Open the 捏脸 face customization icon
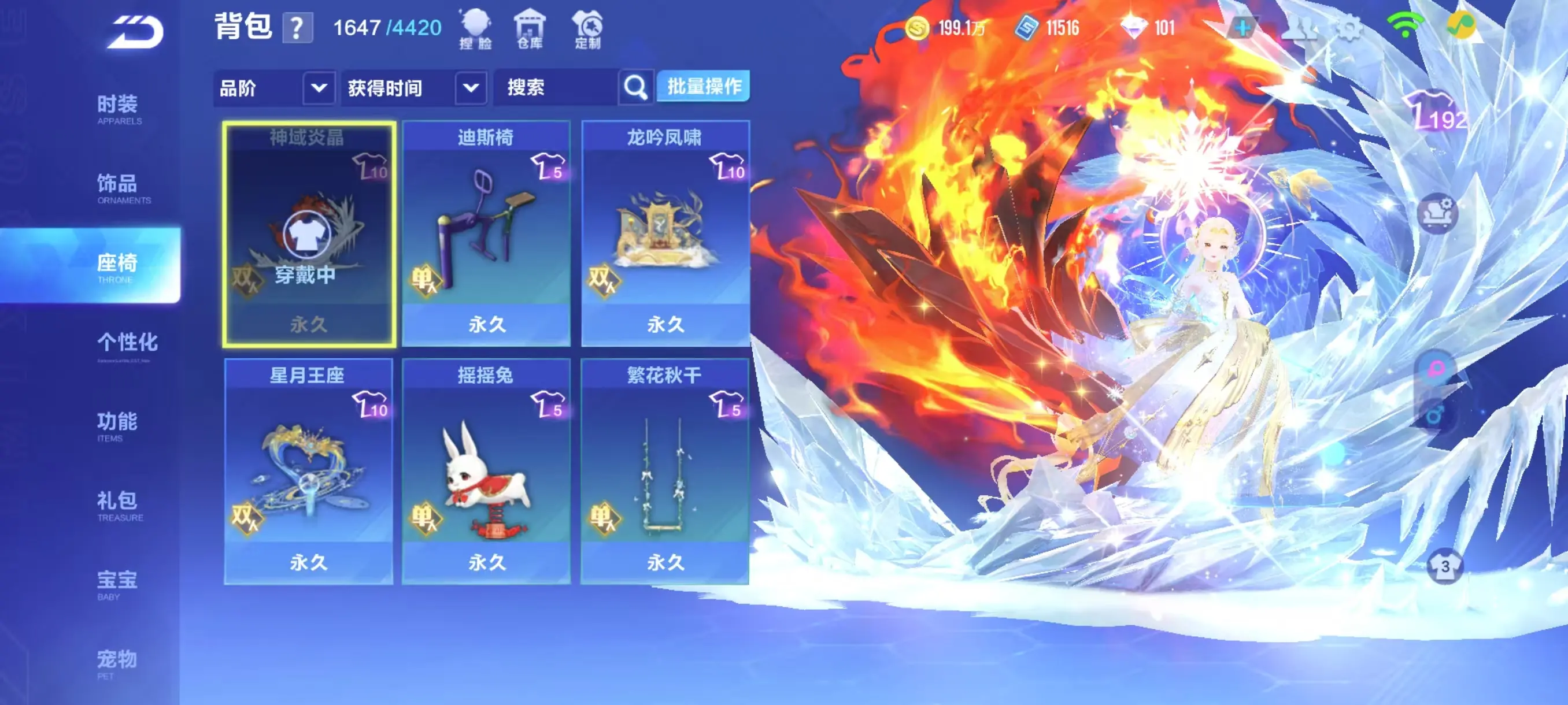The image size is (1568, 705). (477, 27)
